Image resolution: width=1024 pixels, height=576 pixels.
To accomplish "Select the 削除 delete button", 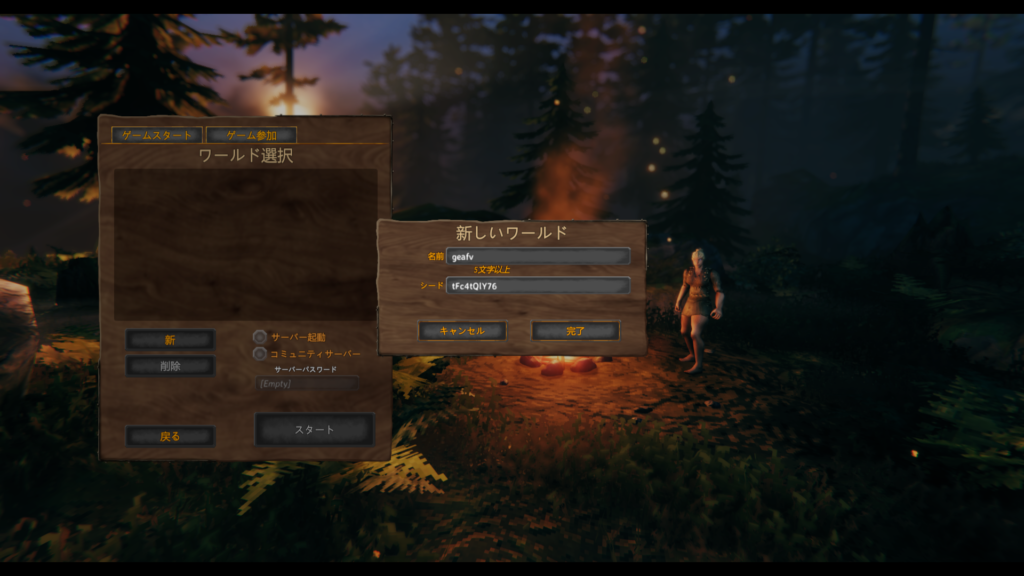I will point(170,366).
